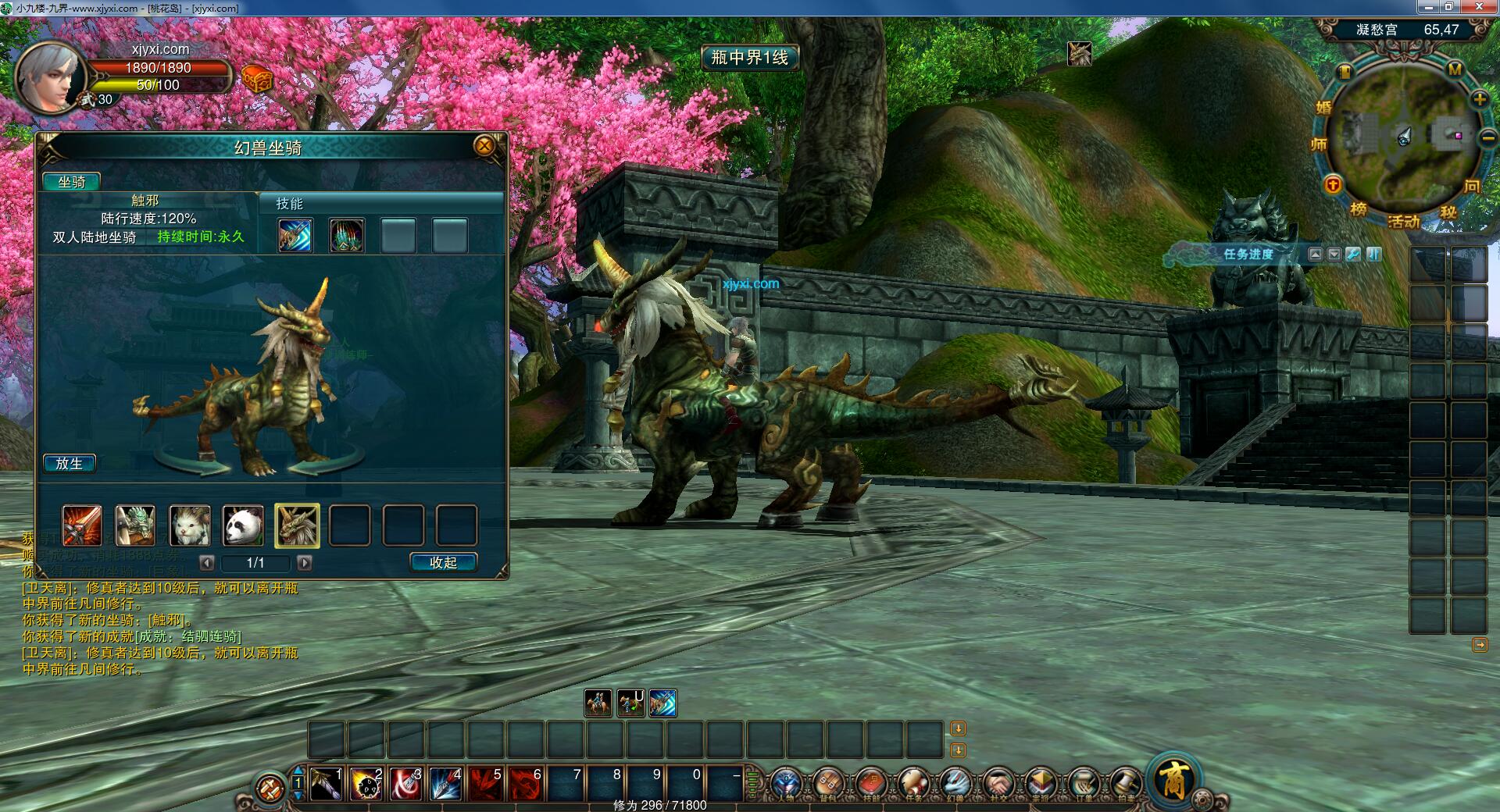Click the 放生 release button
Screen dimensions: 1500x812
[70, 464]
